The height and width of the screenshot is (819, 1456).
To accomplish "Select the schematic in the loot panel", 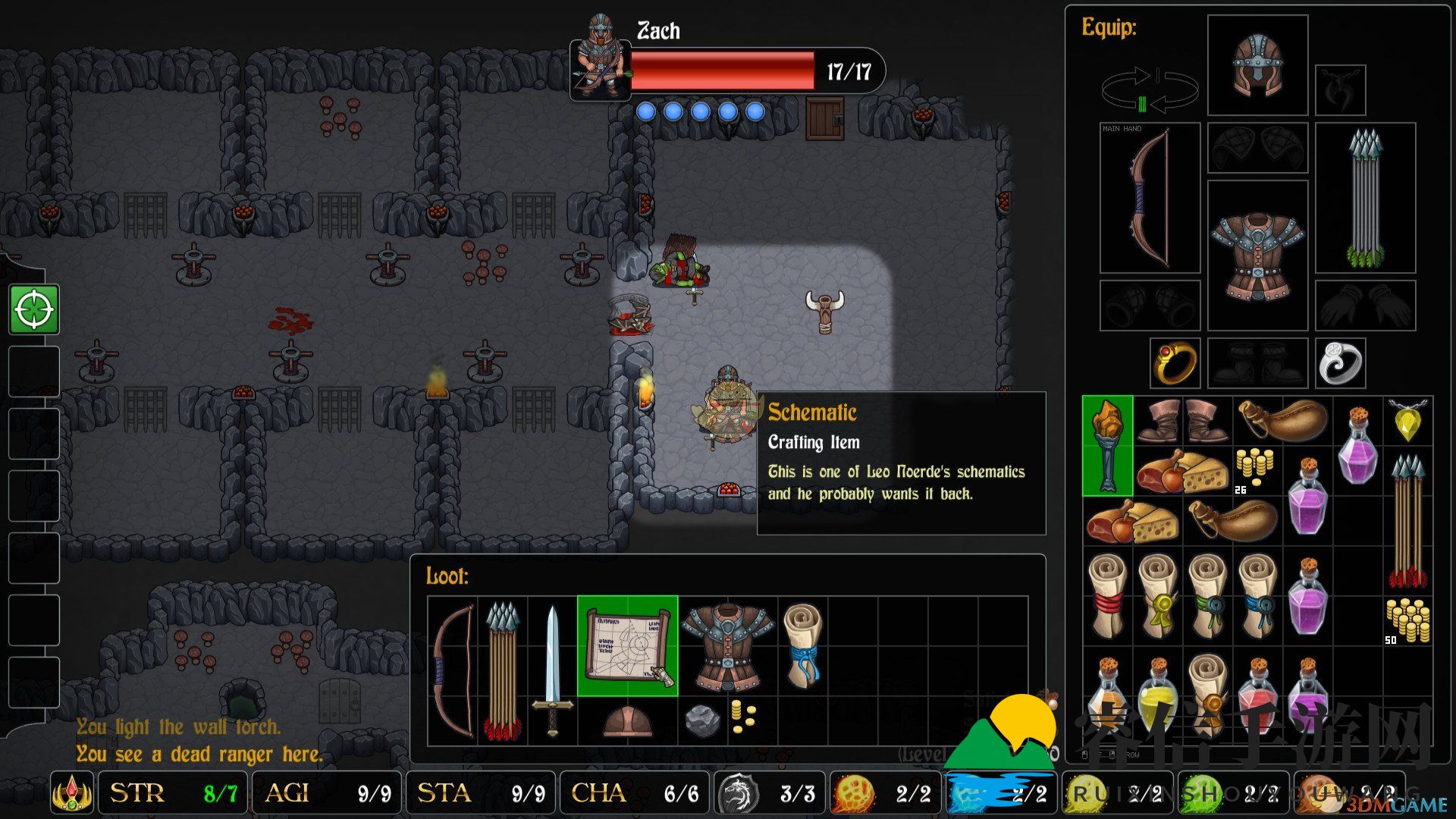I will 627,645.
